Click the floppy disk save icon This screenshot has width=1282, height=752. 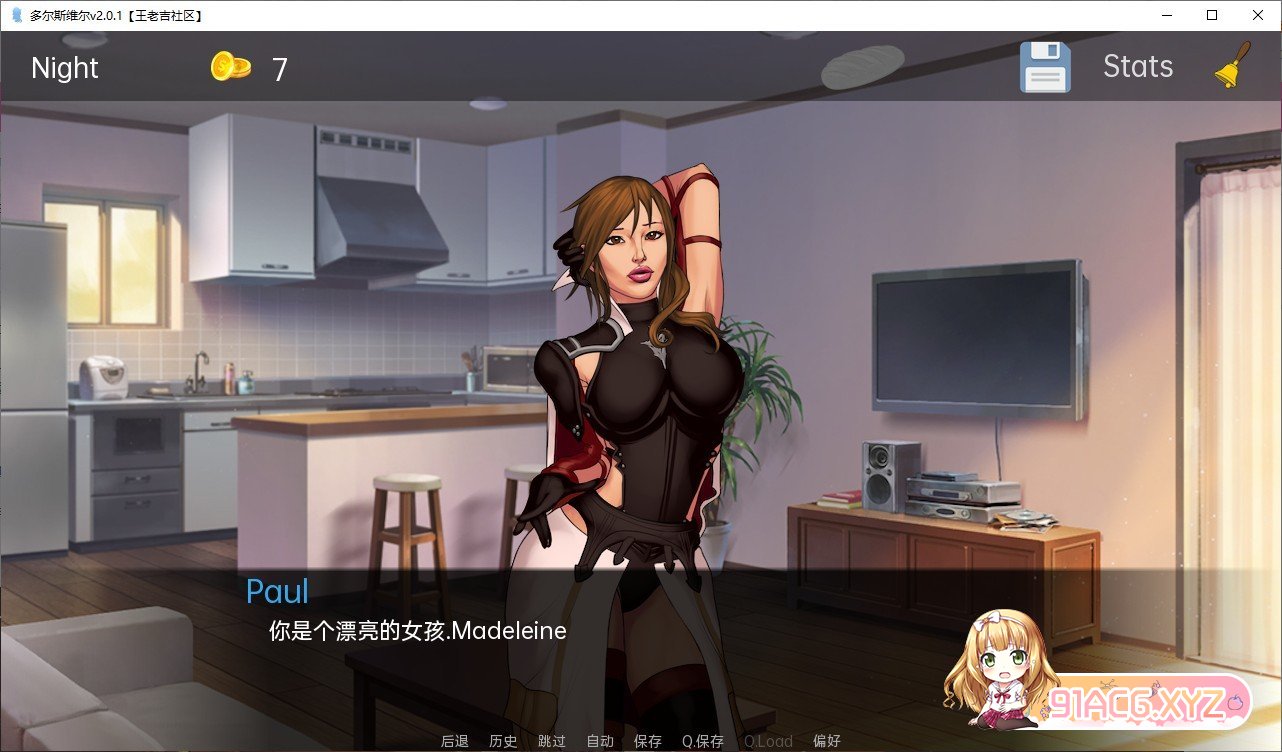(x=1045, y=68)
